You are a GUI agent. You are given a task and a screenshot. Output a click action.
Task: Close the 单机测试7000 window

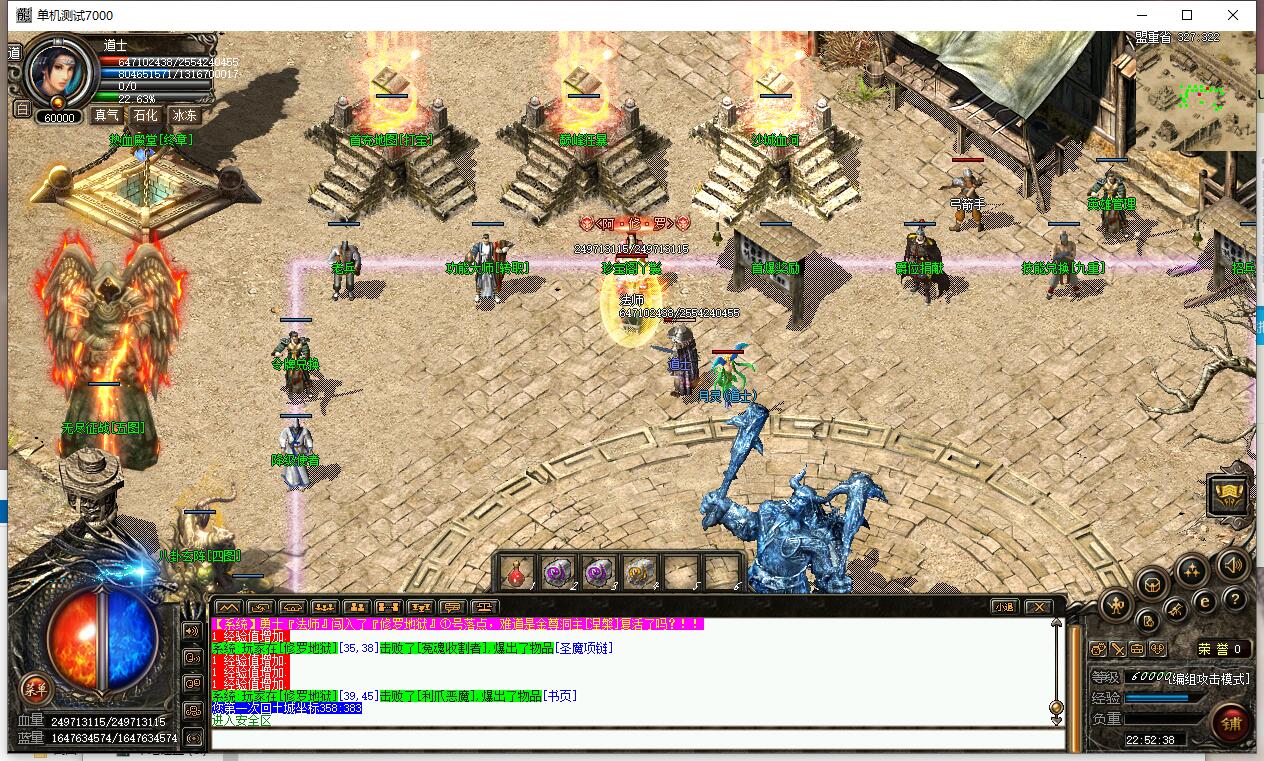(x=1233, y=15)
